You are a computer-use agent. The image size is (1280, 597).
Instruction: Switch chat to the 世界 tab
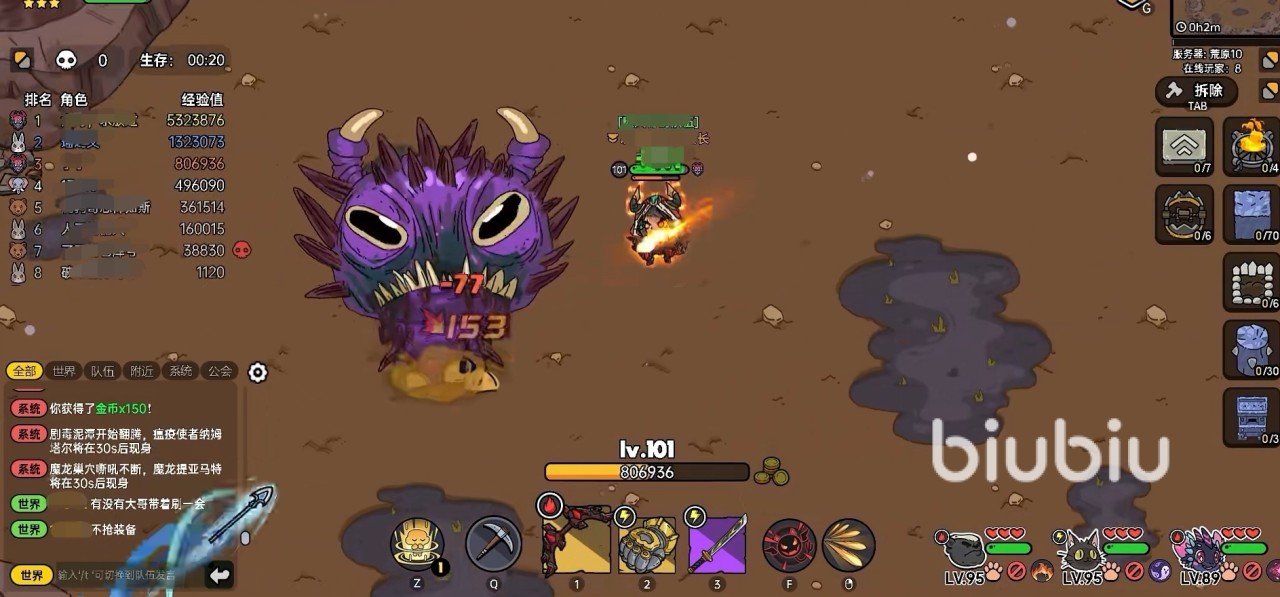[64, 371]
